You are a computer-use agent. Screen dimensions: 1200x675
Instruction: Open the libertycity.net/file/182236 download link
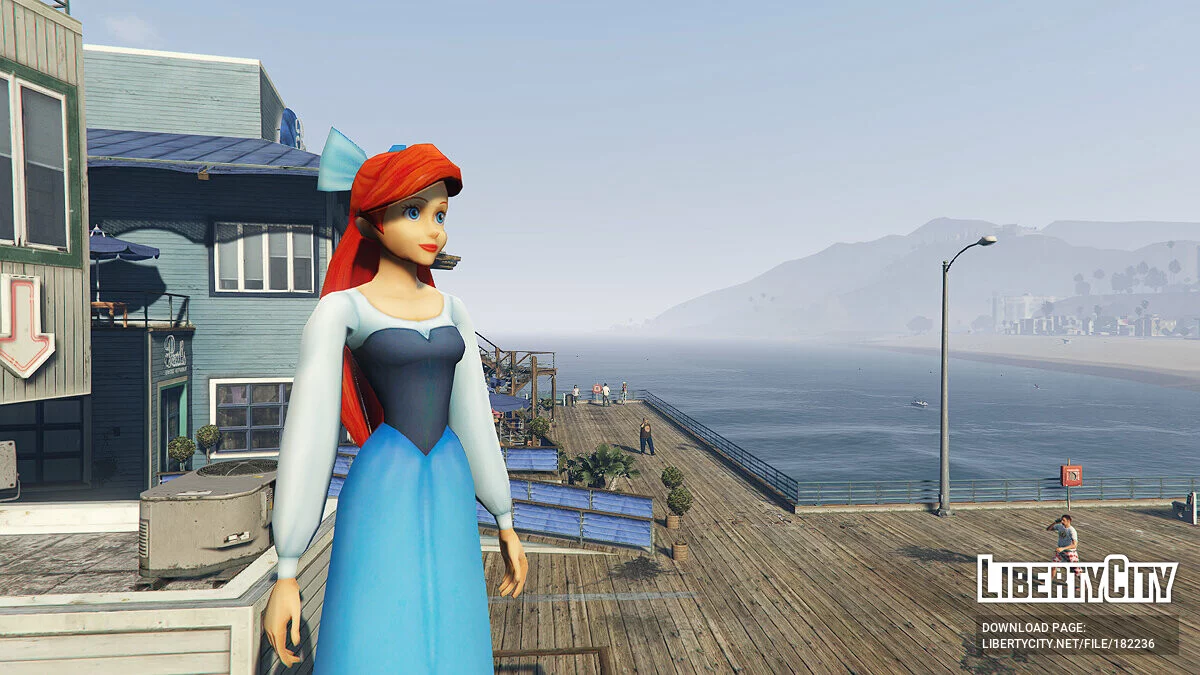tap(1068, 644)
